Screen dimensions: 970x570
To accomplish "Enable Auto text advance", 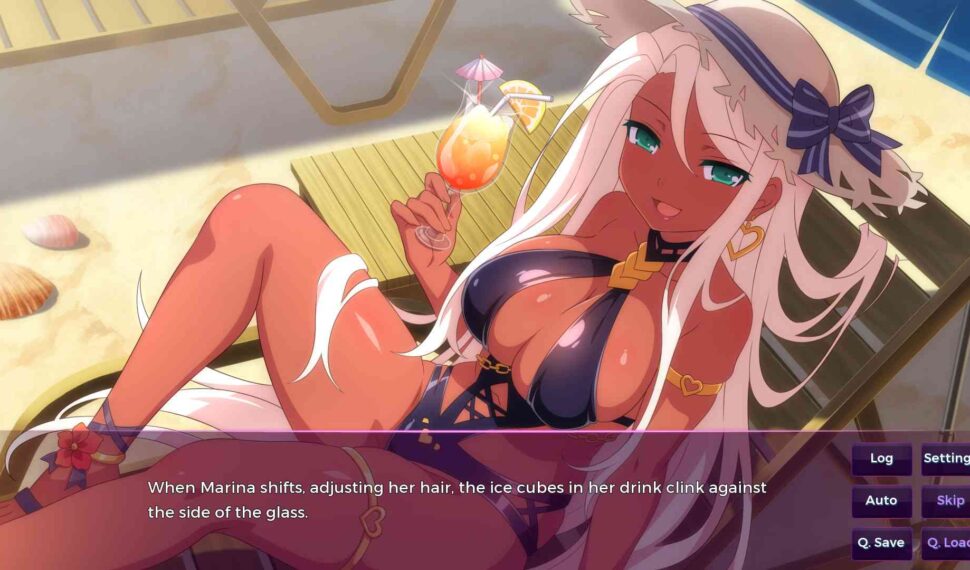I will pyautogui.click(x=881, y=501).
